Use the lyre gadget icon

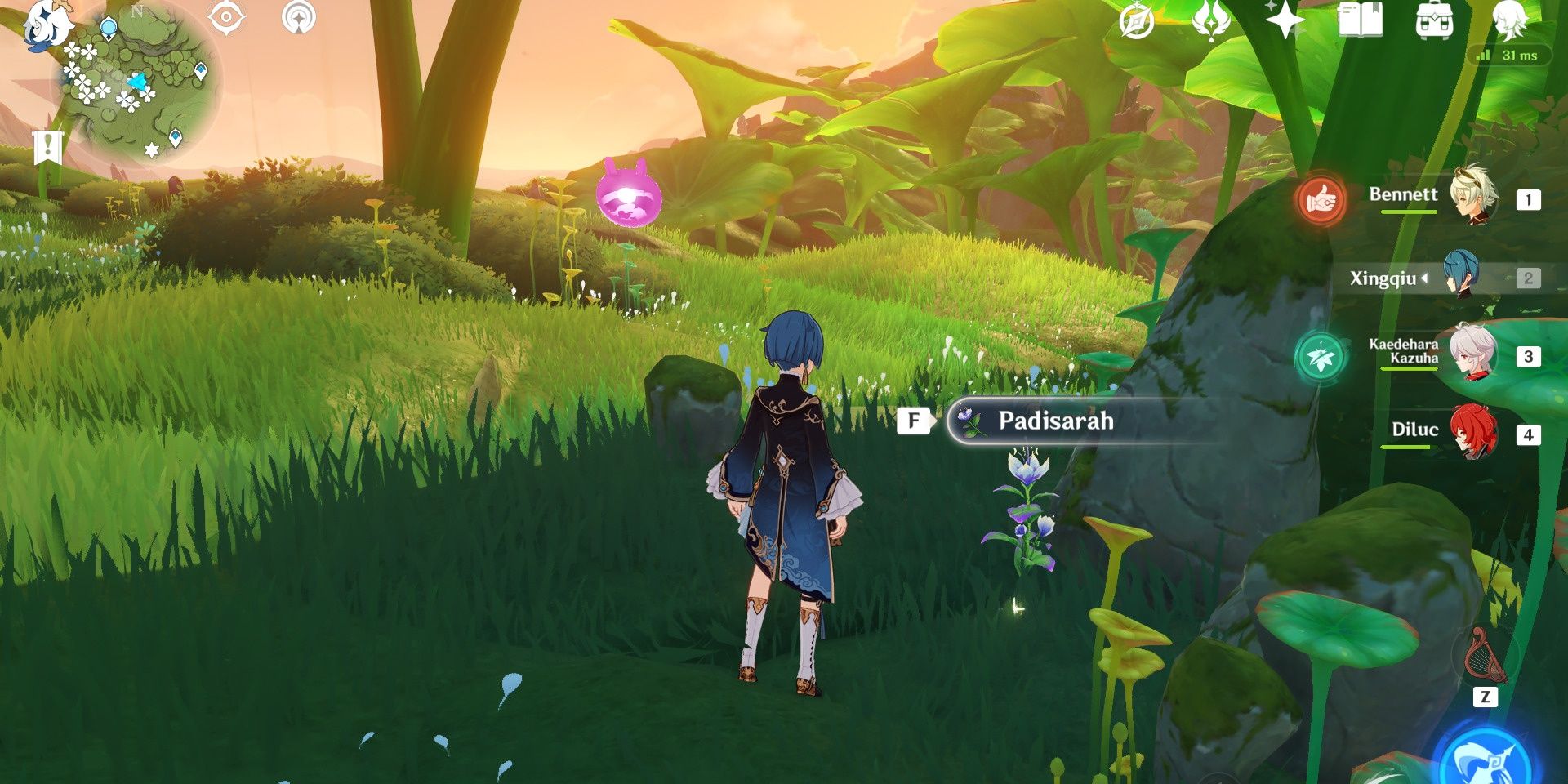(1486, 656)
